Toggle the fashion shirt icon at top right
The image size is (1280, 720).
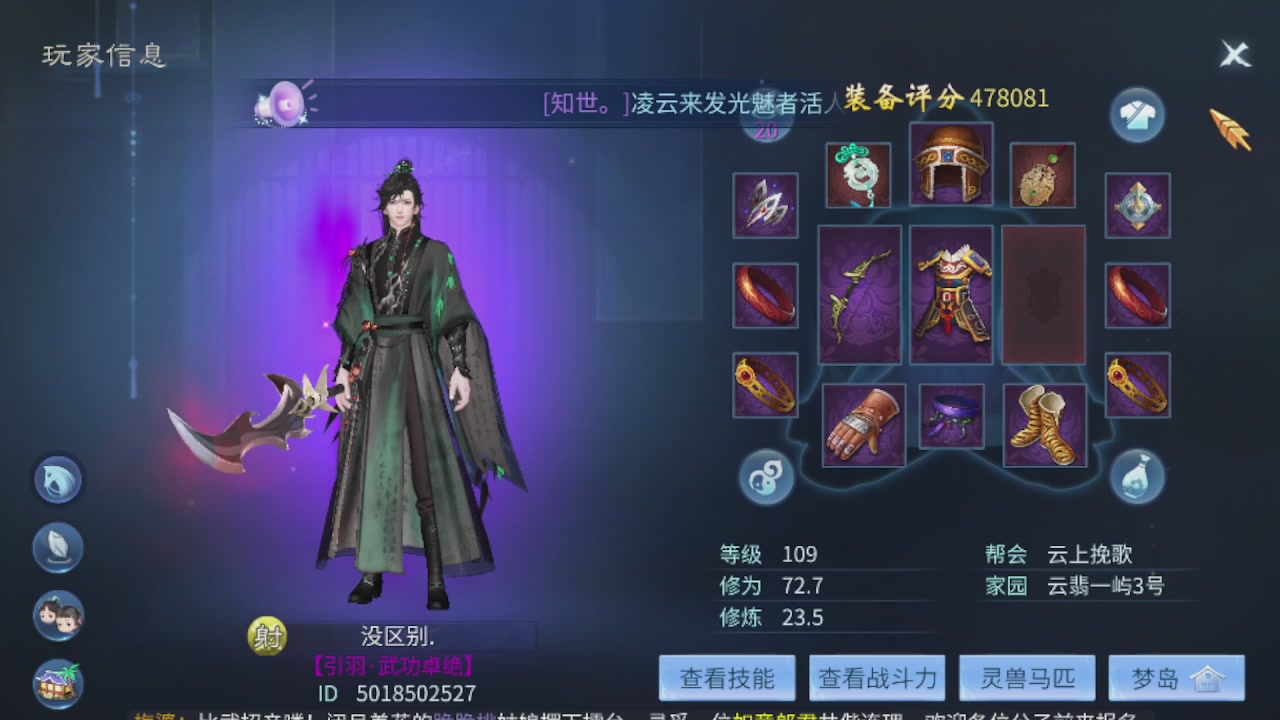coord(1137,114)
